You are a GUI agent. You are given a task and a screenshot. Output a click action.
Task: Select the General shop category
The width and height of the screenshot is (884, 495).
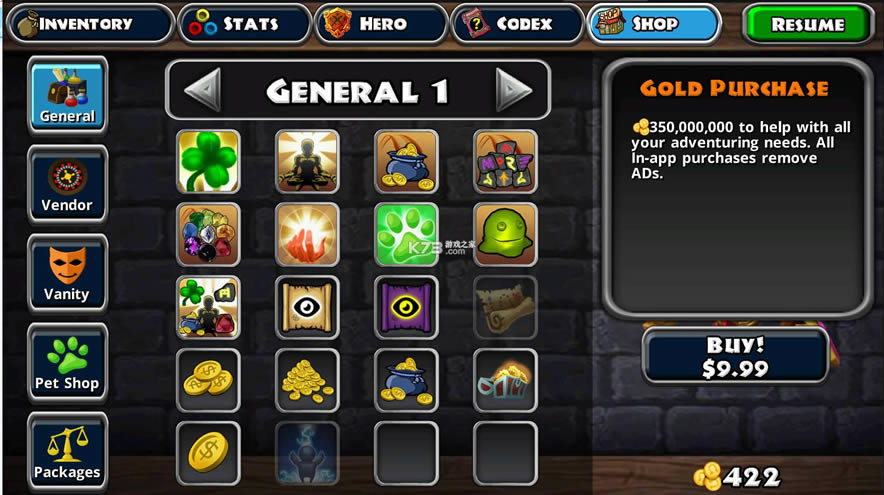click(67, 94)
